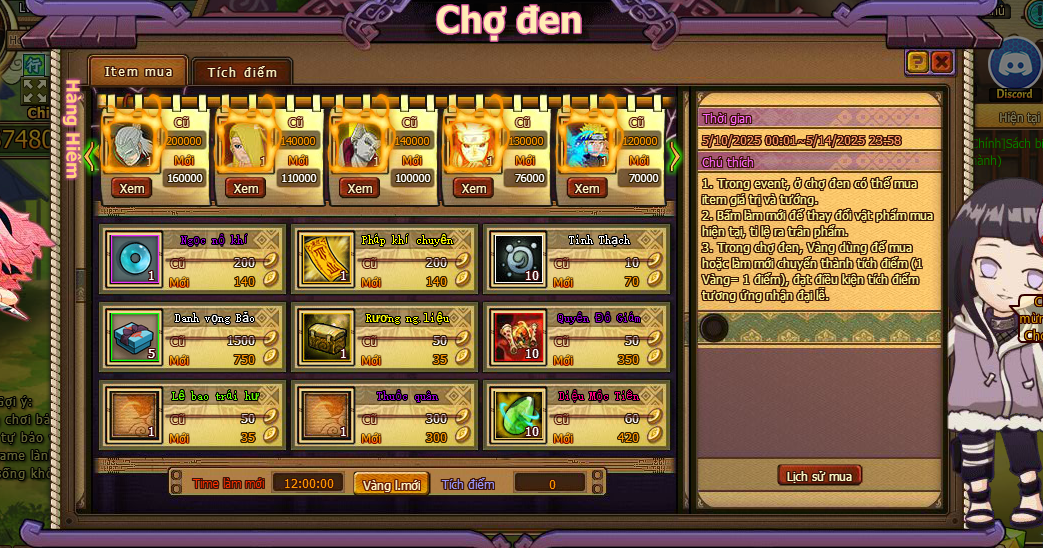Open Lịch sử mua purchase history
The height and width of the screenshot is (548, 1043).
pyautogui.click(x=819, y=476)
